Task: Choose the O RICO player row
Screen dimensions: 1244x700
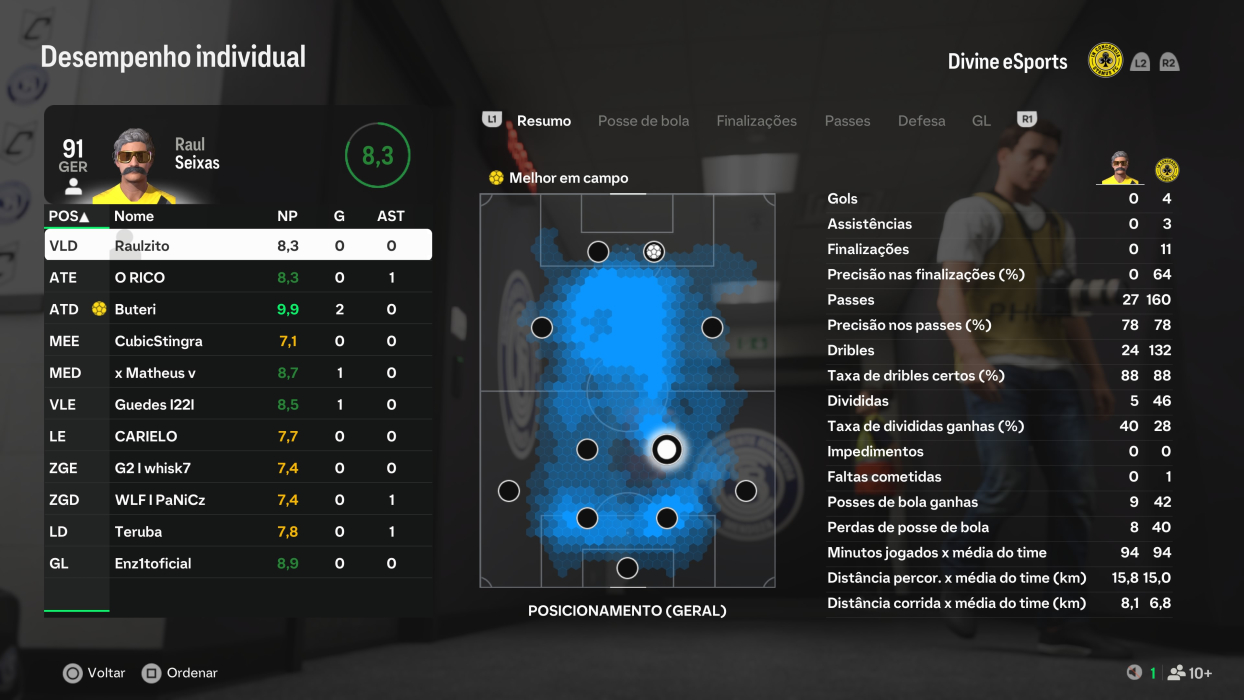Action: (x=238, y=277)
